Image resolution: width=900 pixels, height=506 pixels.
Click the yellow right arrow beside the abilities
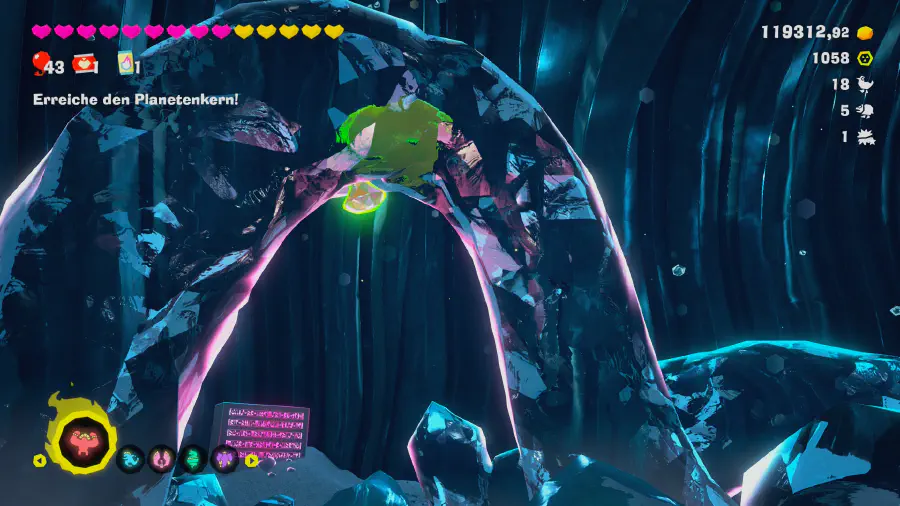(x=252, y=461)
